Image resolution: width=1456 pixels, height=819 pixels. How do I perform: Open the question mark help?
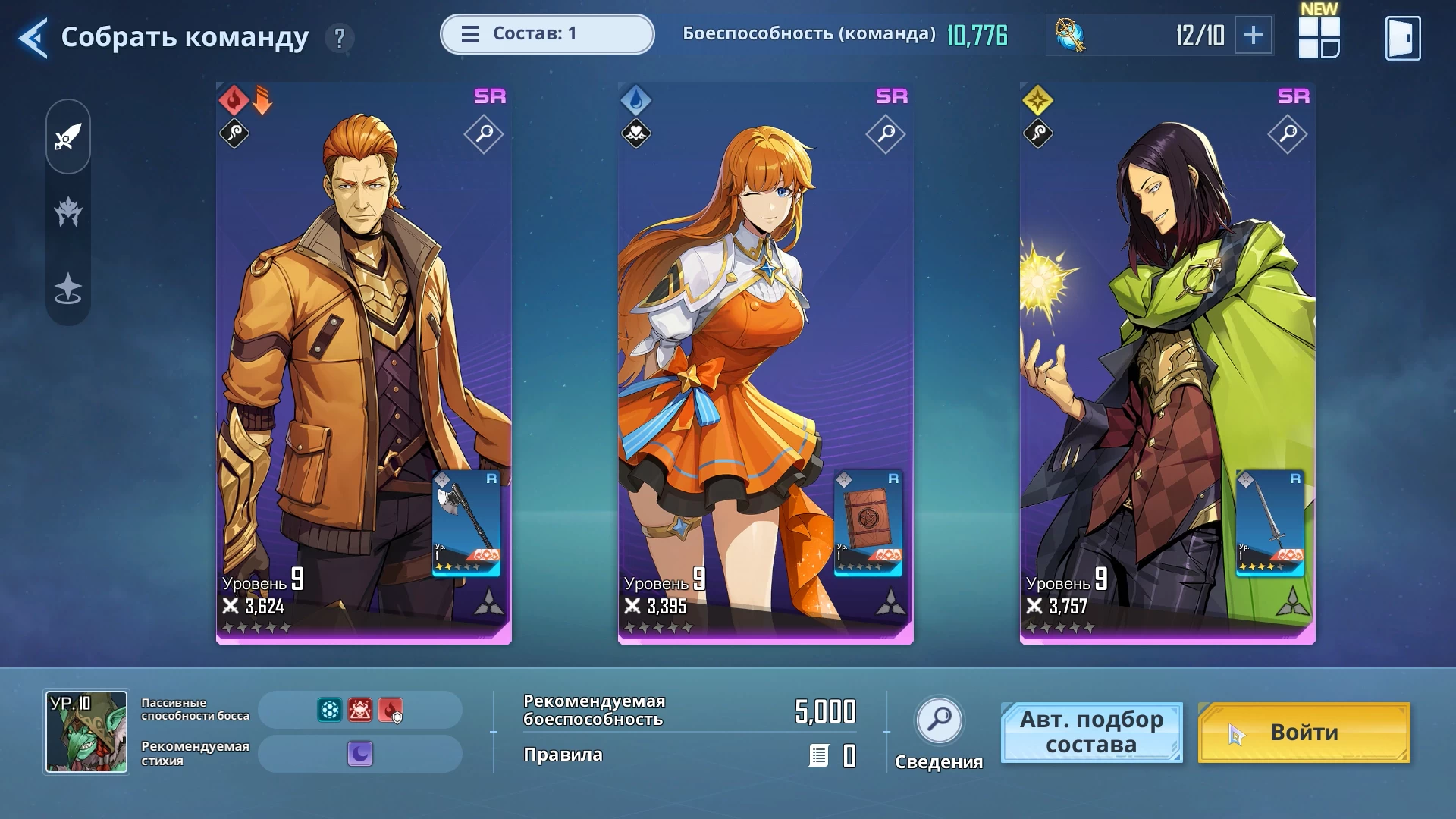click(x=340, y=37)
